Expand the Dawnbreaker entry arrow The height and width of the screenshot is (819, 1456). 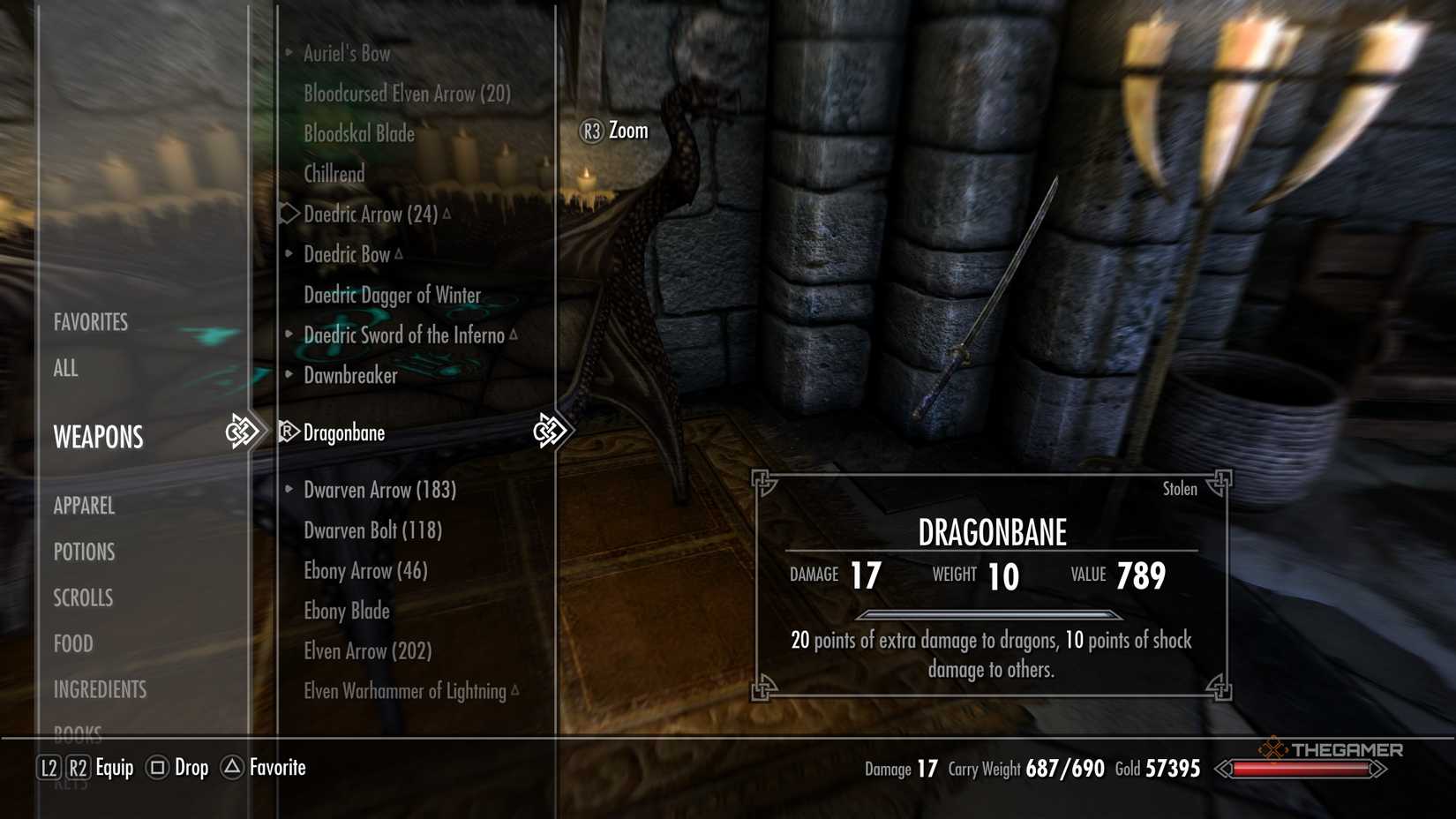pyautogui.click(x=287, y=374)
